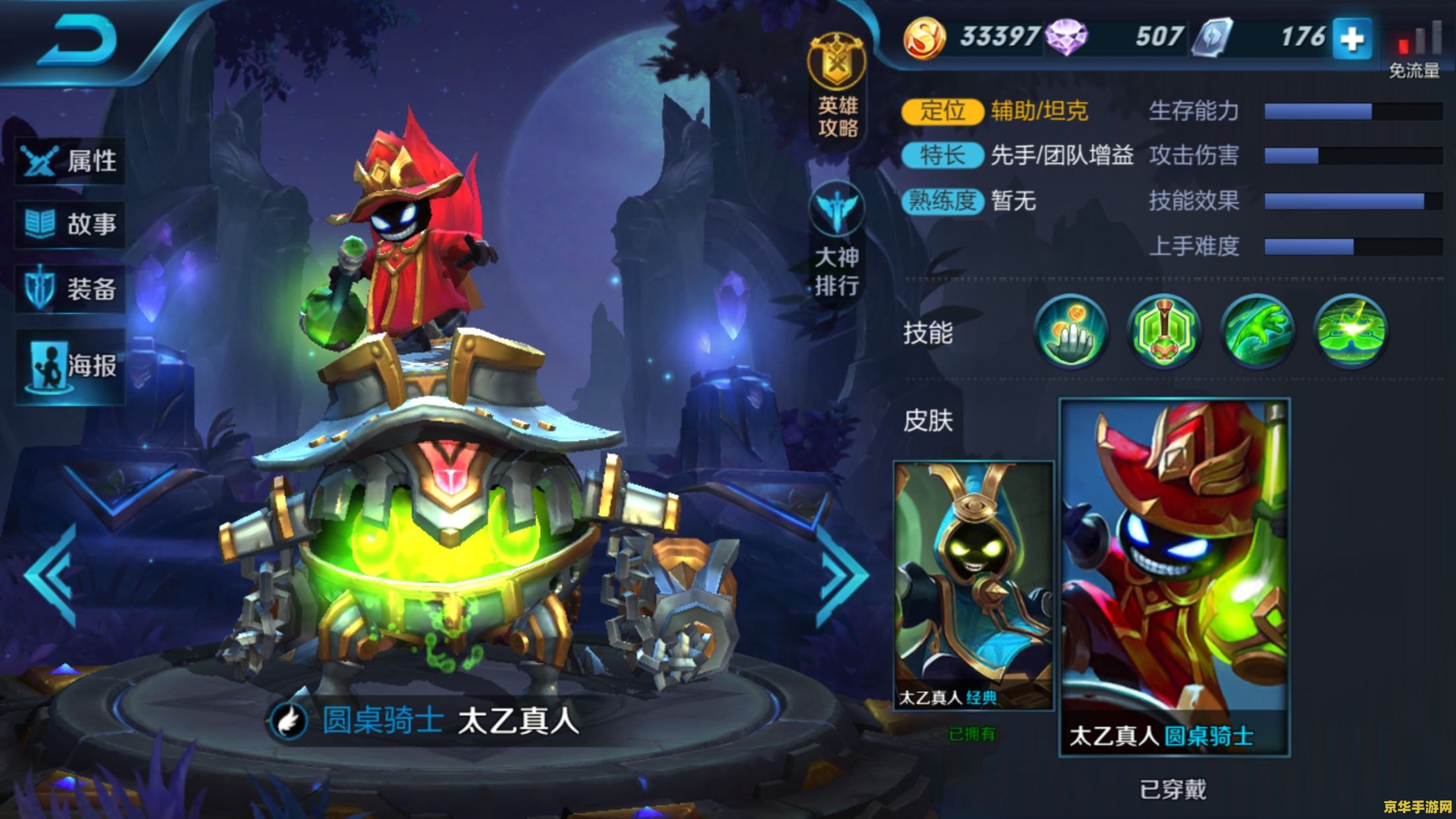This screenshot has height=819, width=1456.
Task: Switch to previous hero with left arrow
Action: tap(51, 575)
